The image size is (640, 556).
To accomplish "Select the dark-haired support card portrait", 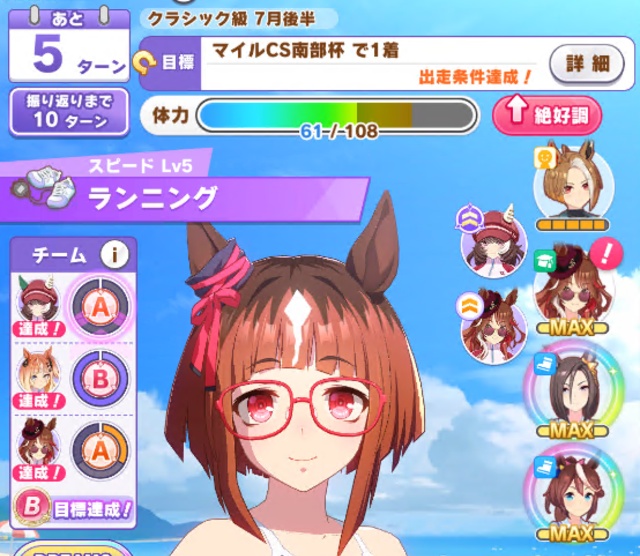I will [x=571, y=390].
